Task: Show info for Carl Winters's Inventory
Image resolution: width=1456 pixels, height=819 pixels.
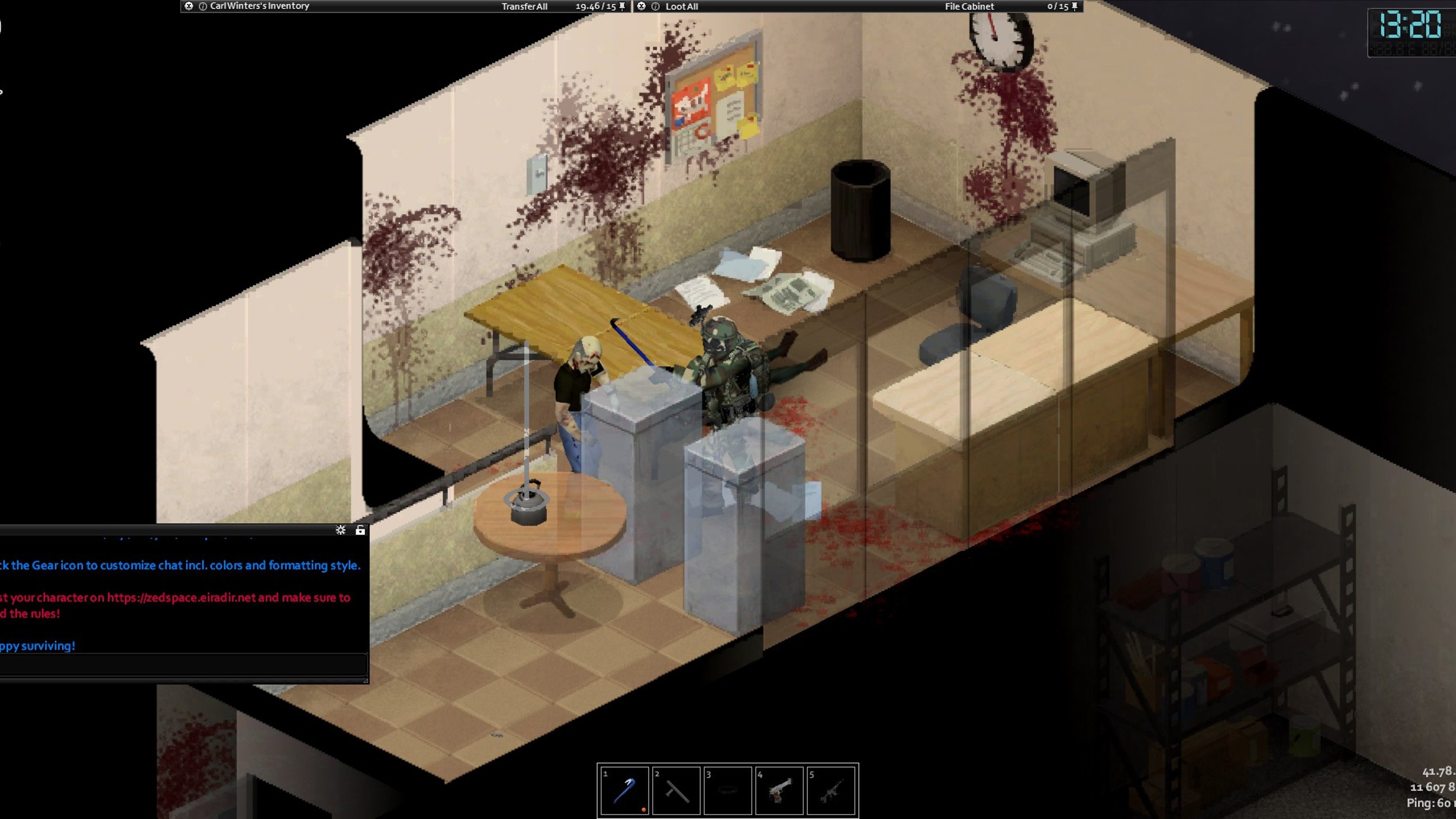Action: pos(202,6)
